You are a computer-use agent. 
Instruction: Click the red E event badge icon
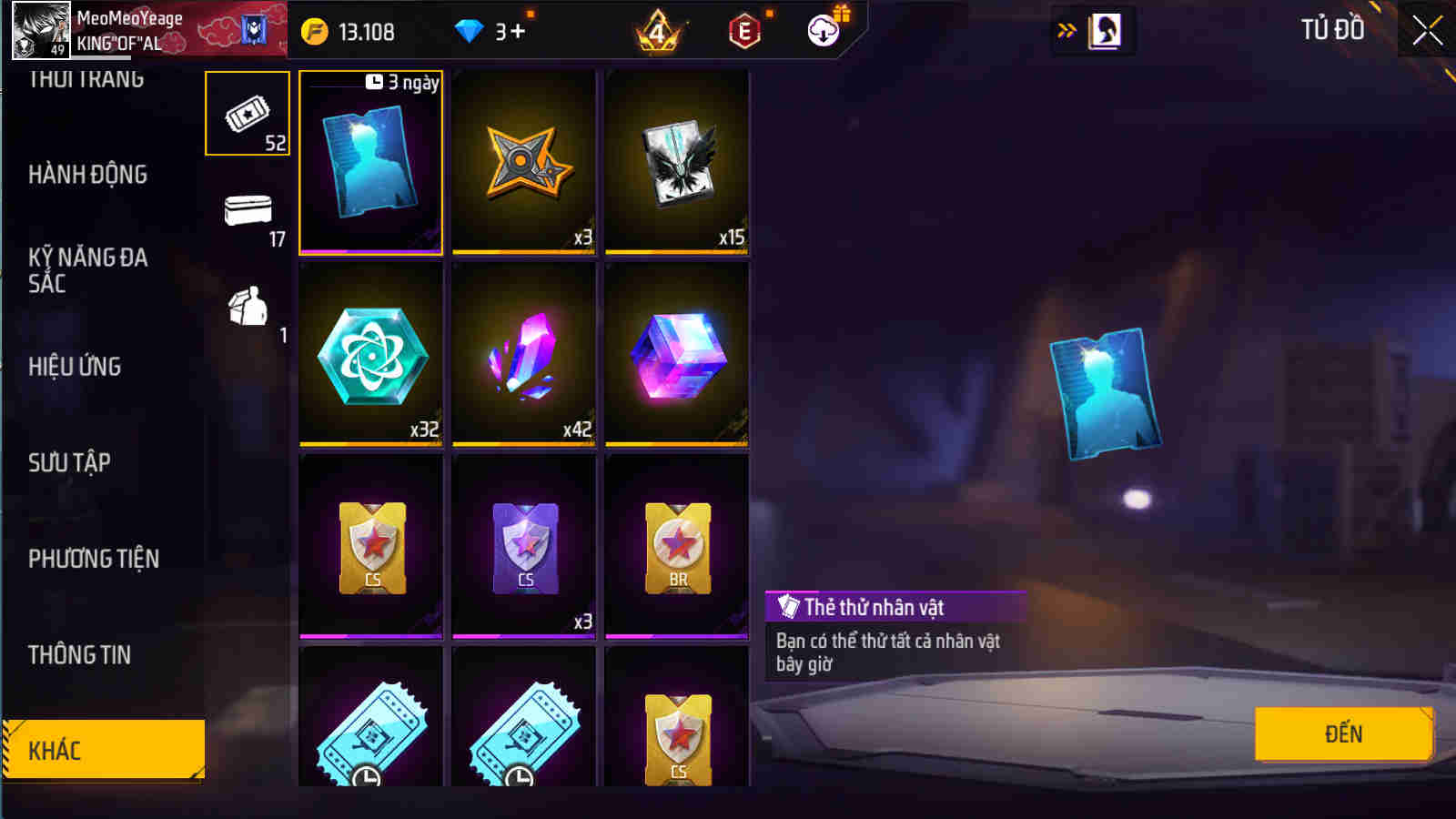coord(744,30)
